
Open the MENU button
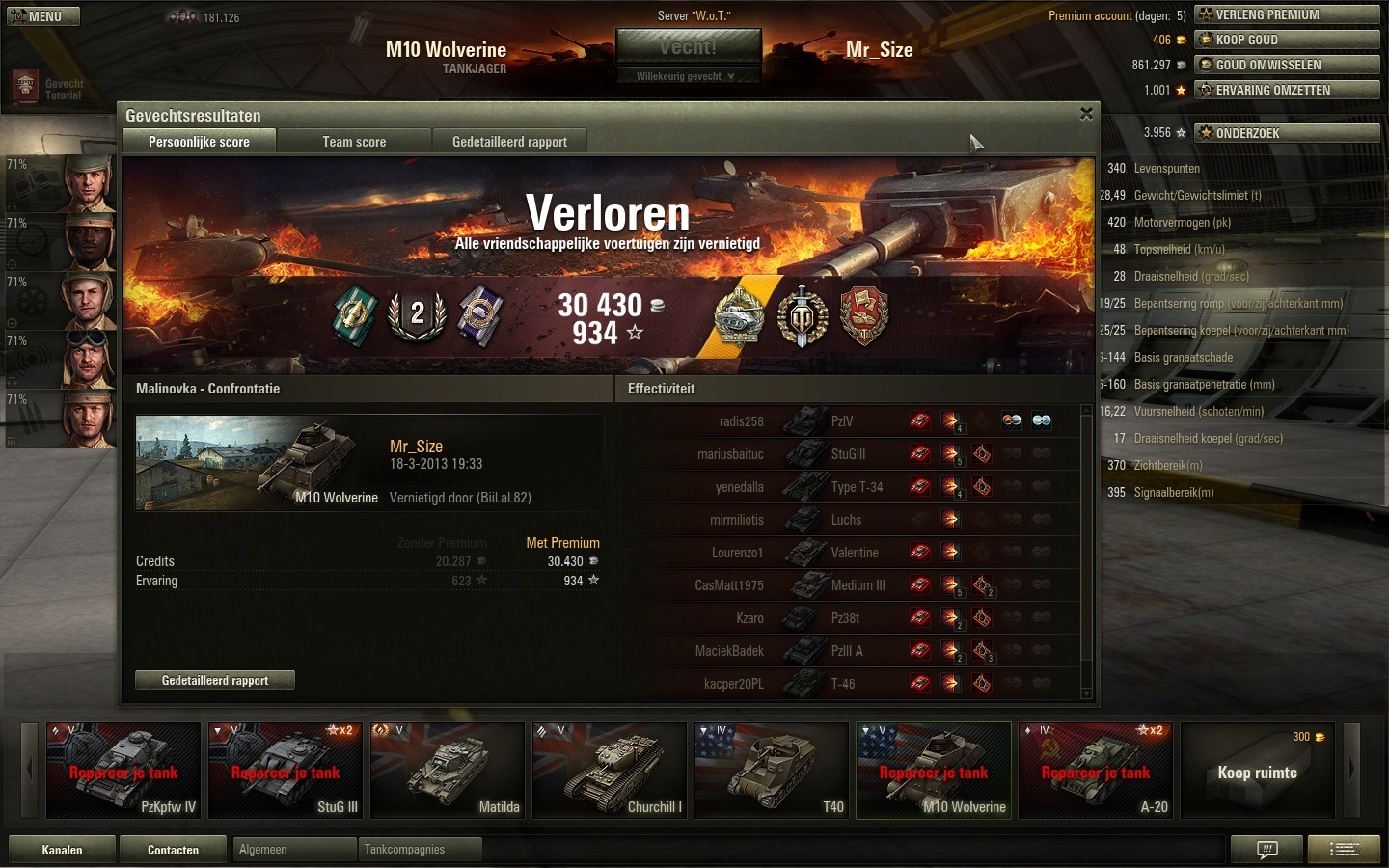click(x=43, y=16)
